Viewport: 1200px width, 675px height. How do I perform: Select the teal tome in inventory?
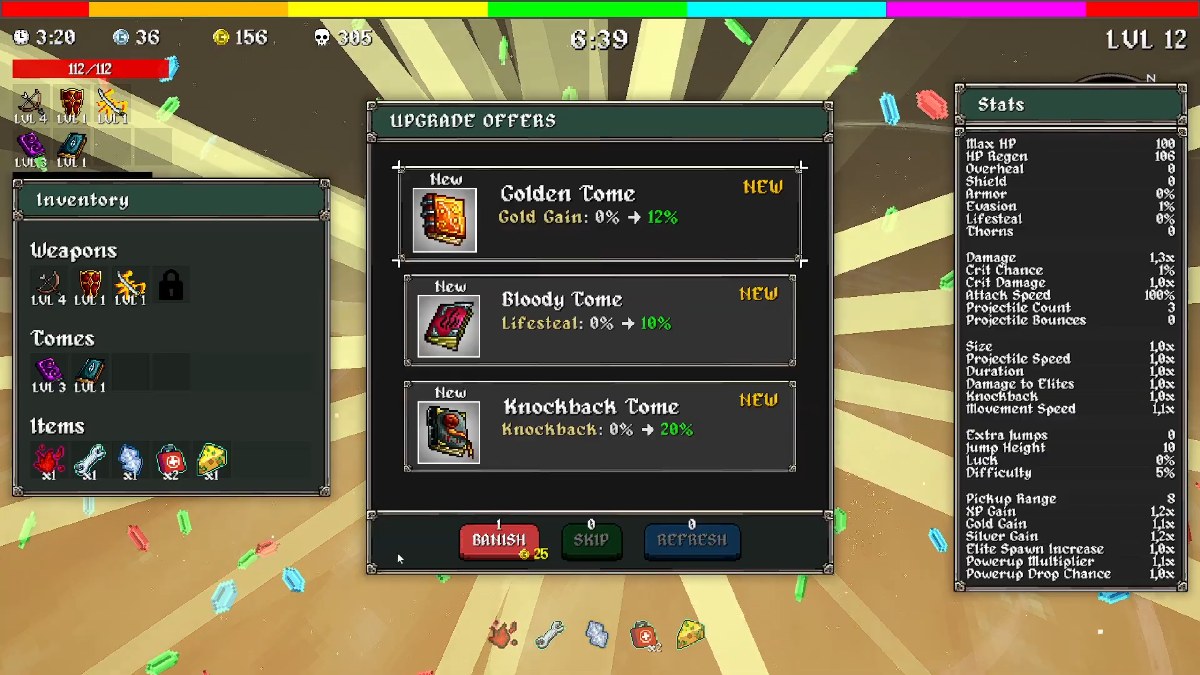pos(90,372)
